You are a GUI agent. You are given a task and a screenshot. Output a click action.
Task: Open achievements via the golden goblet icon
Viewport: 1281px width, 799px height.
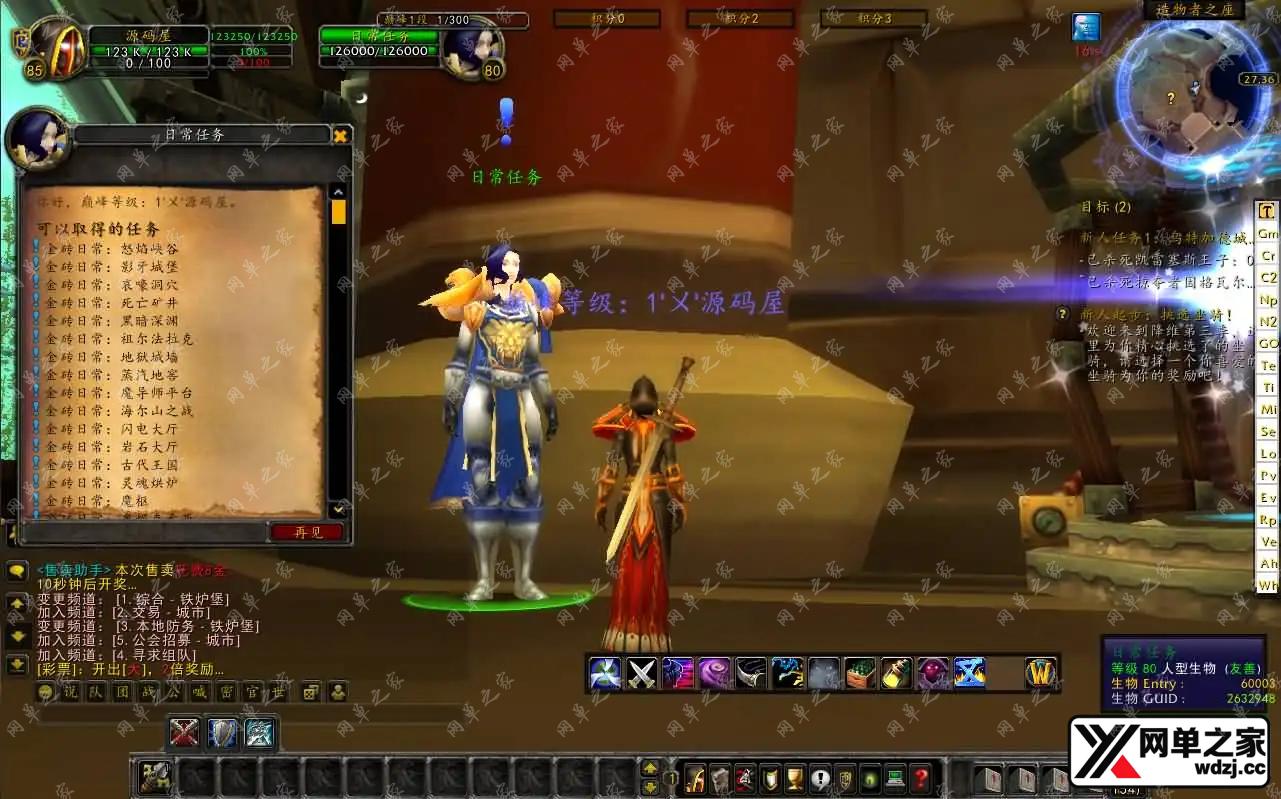pyautogui.click(x=795, y=778)
